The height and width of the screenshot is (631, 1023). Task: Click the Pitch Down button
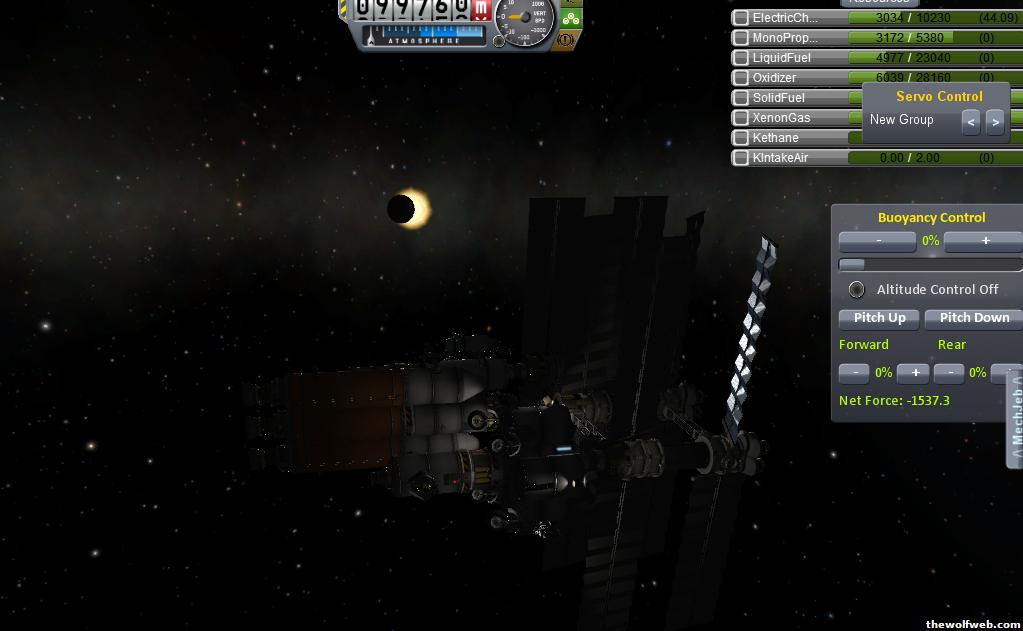(974, 318)
